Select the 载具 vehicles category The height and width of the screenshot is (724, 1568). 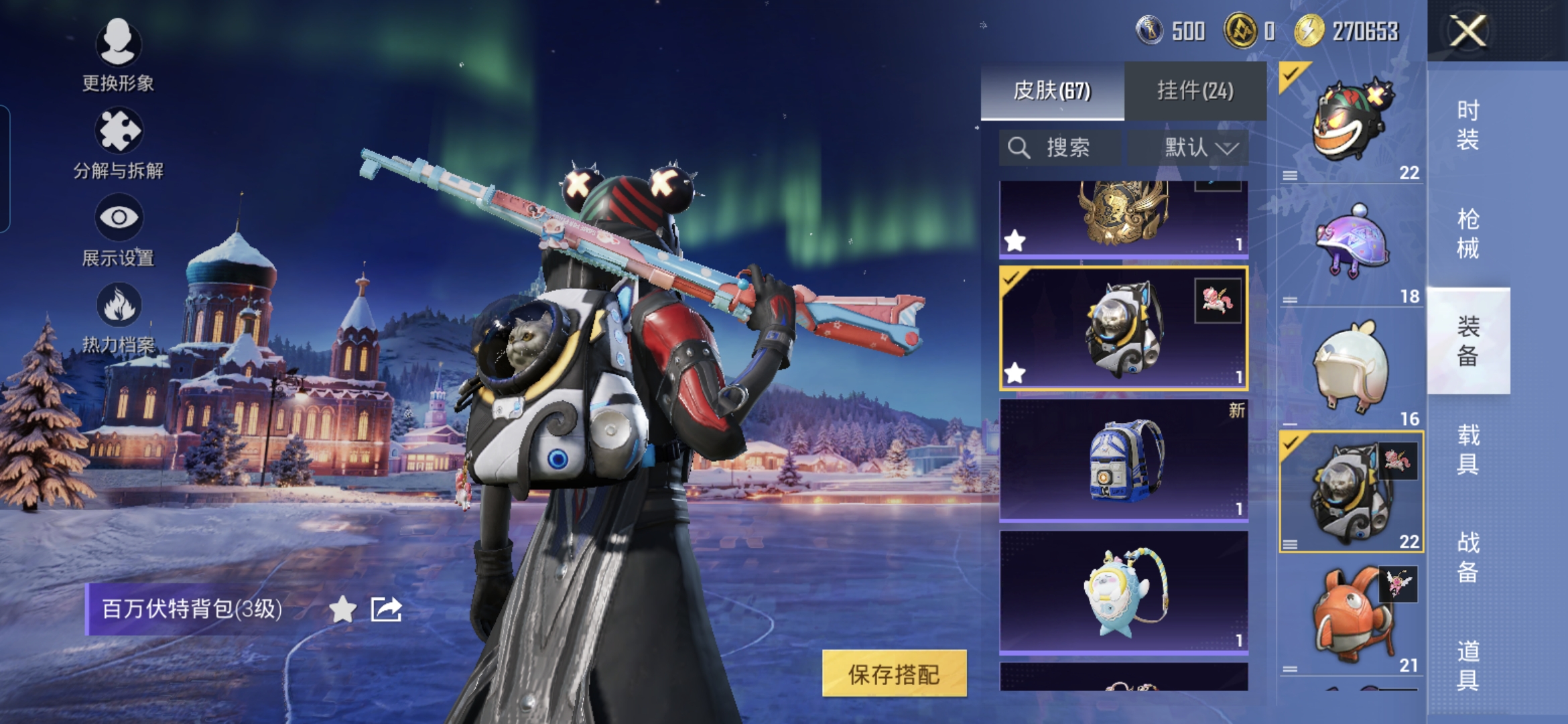[x=1467, y=449]
